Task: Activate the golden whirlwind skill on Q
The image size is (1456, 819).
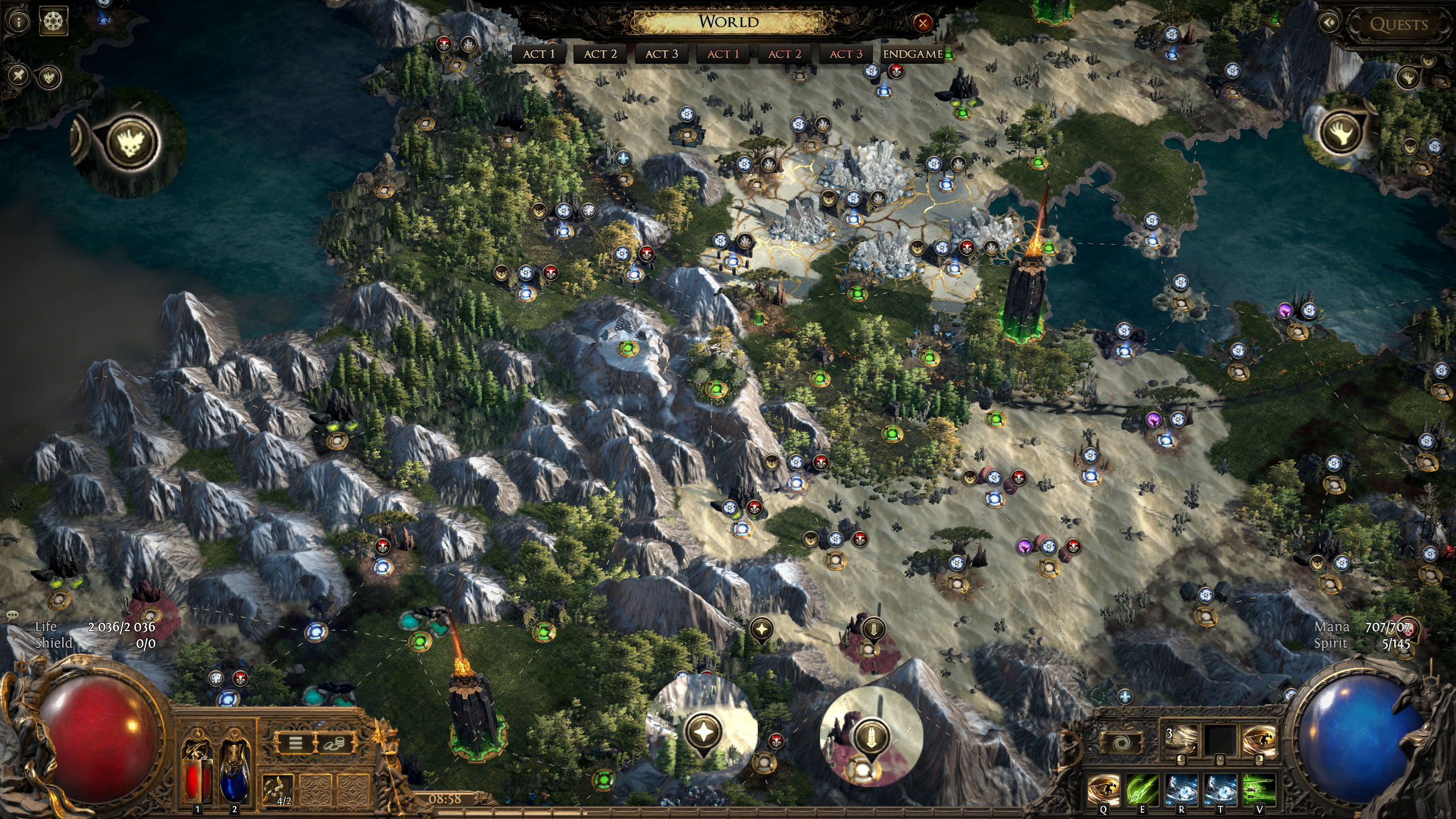Action: click(x=1103, y=789)
